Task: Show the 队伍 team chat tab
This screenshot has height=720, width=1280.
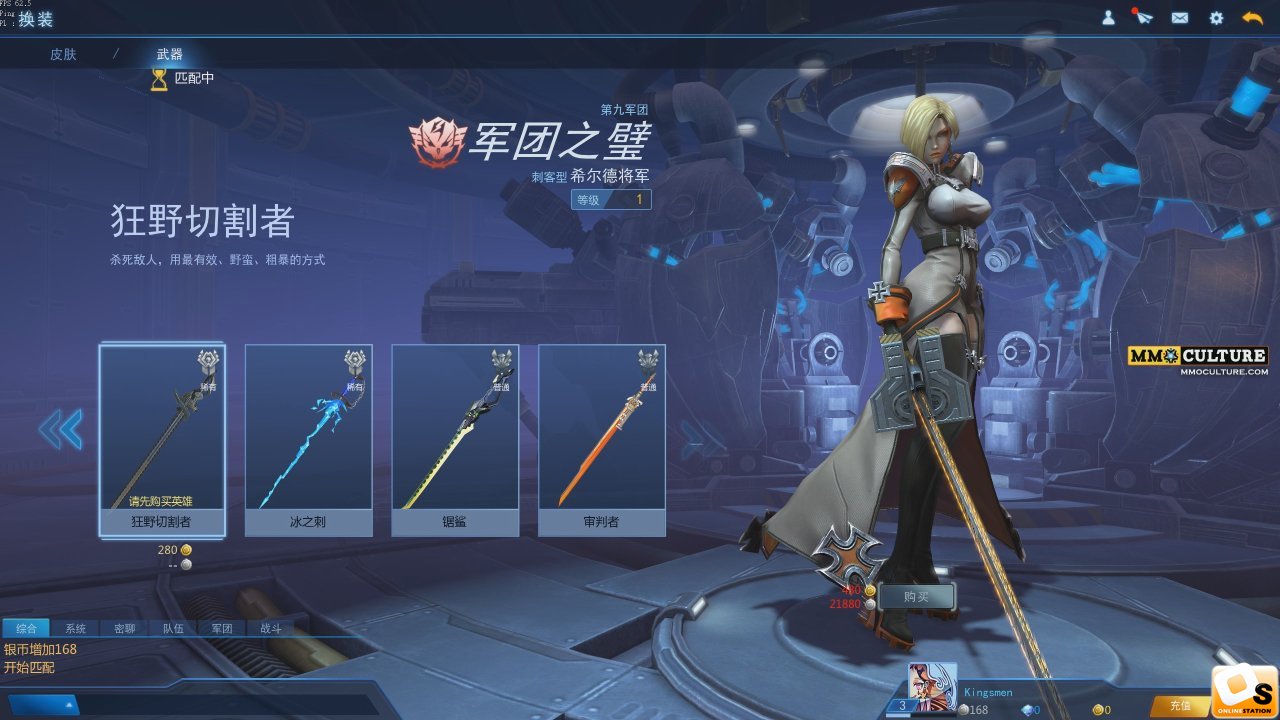Action: tap(173, 629)
